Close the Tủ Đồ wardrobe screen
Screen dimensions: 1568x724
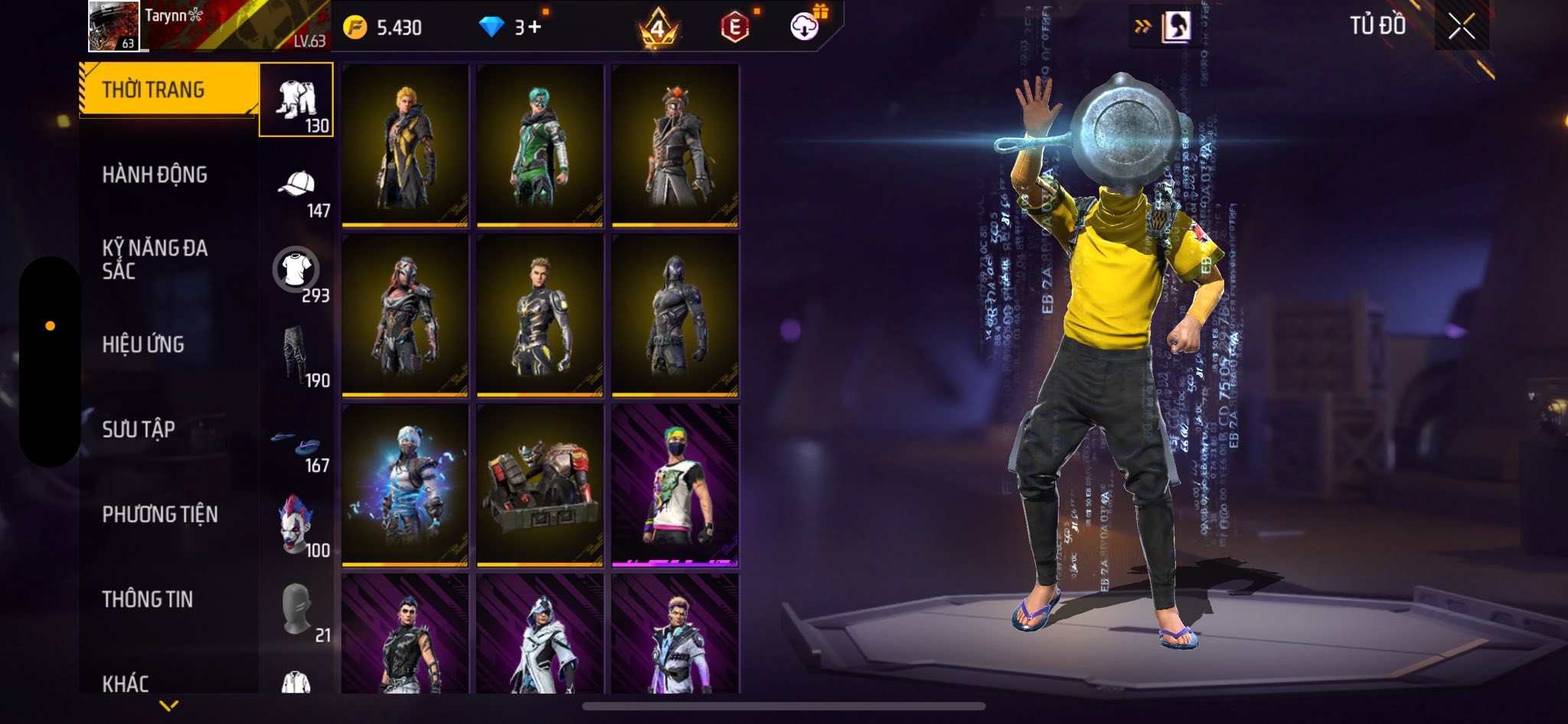[x=1461, y=27]
